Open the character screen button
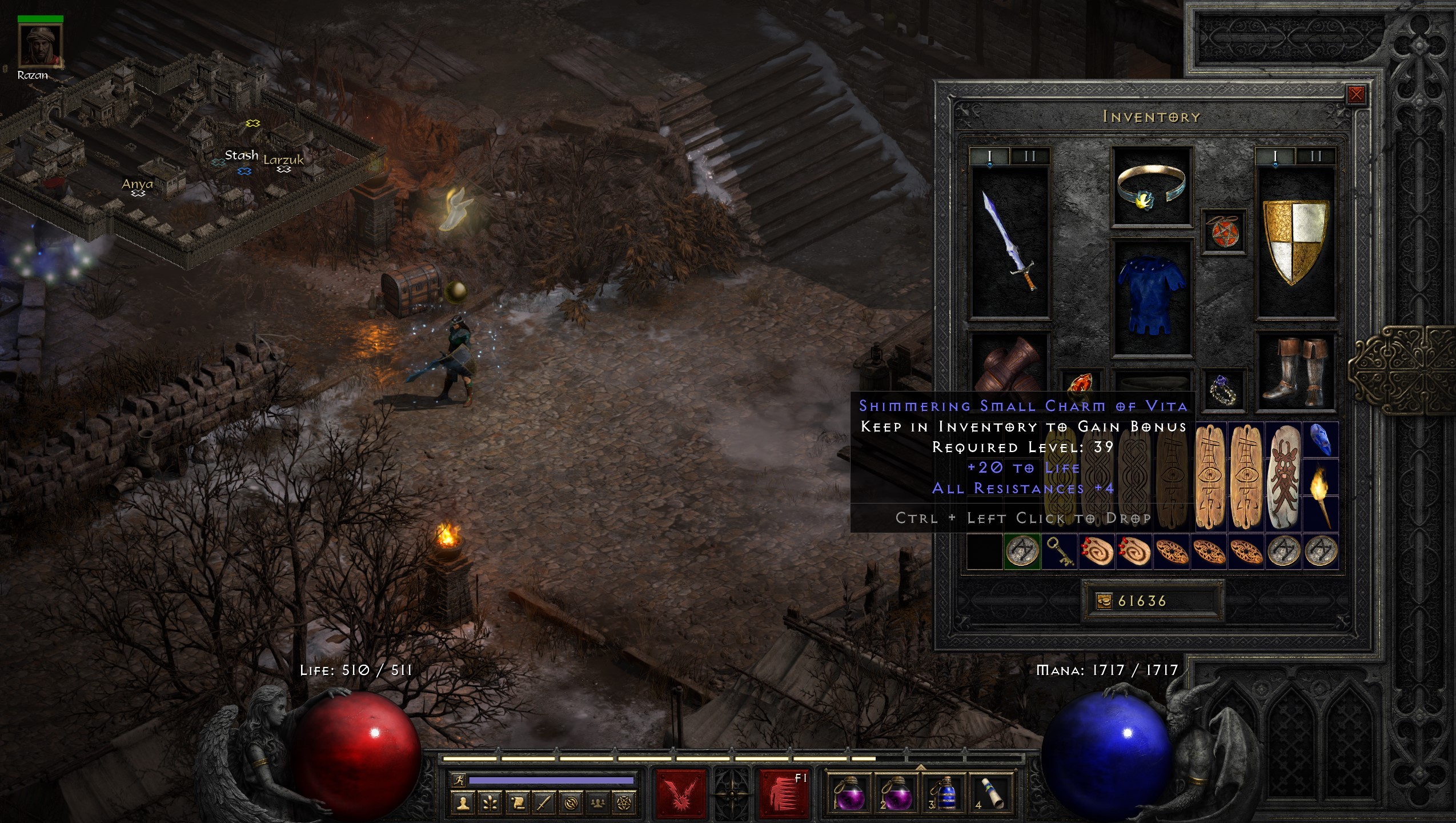Image resolution: width=1456 pixels, height=823 pixels. click(x=463, y=804)
